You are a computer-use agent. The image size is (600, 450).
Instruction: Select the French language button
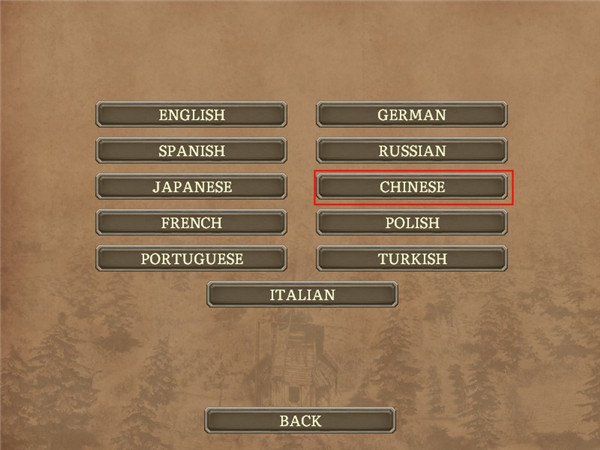coord(191,223)
